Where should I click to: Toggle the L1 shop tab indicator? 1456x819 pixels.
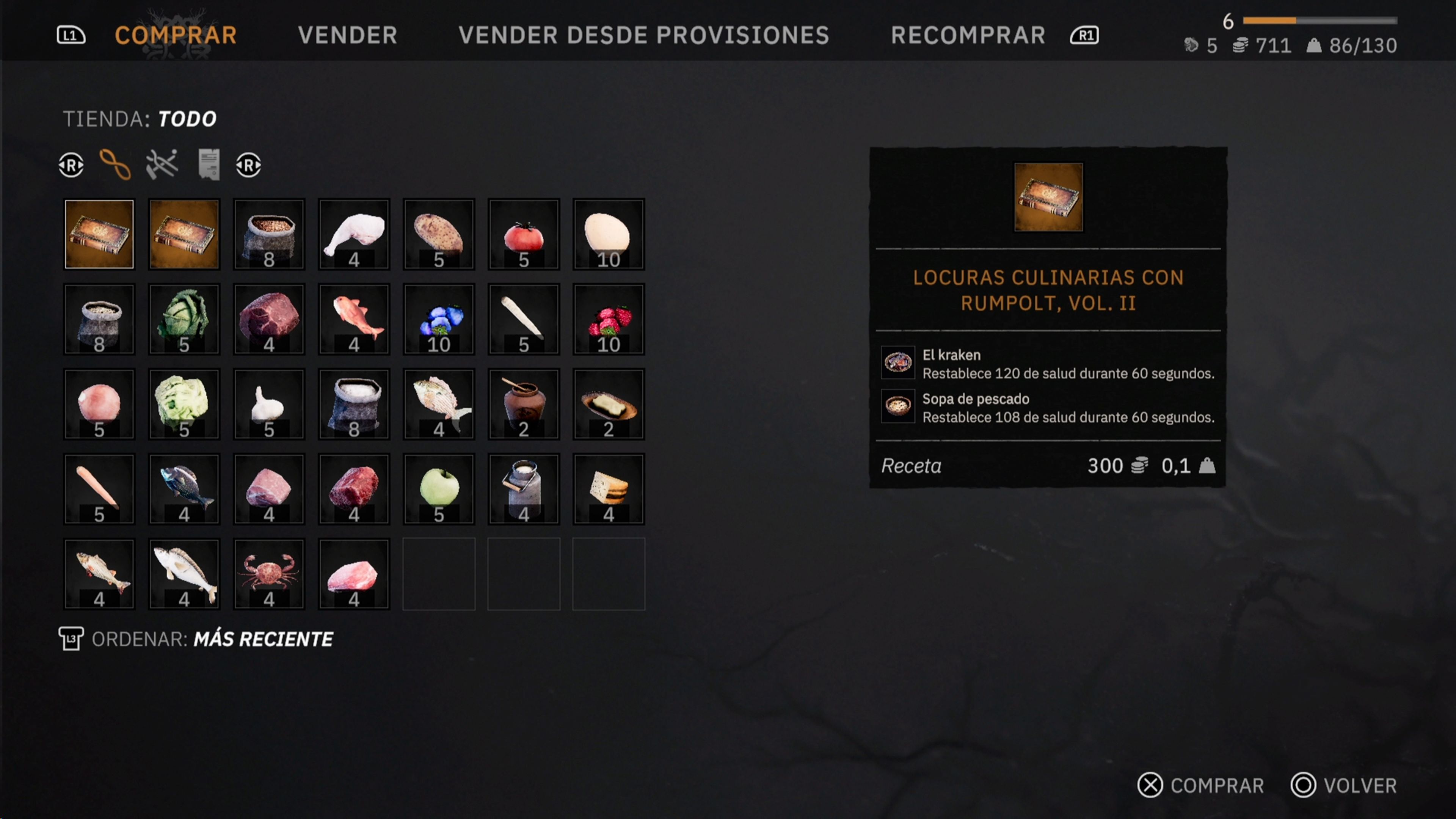point(70,35)
